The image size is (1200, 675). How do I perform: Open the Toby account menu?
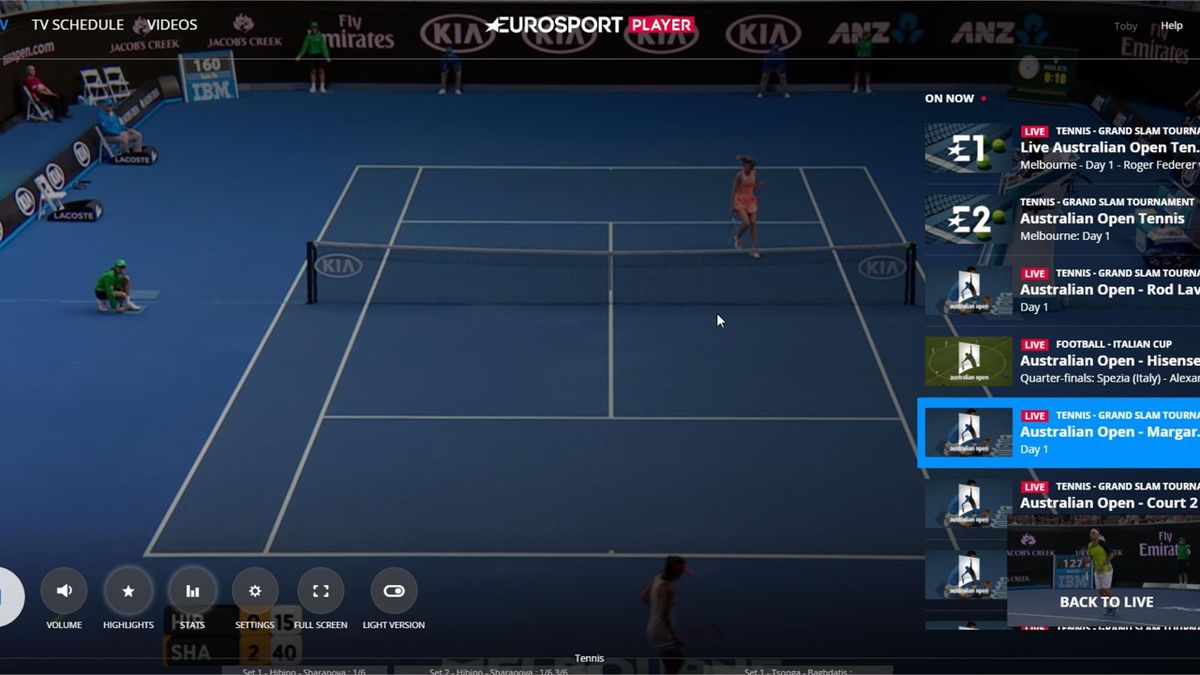[x=1125, y=26]
